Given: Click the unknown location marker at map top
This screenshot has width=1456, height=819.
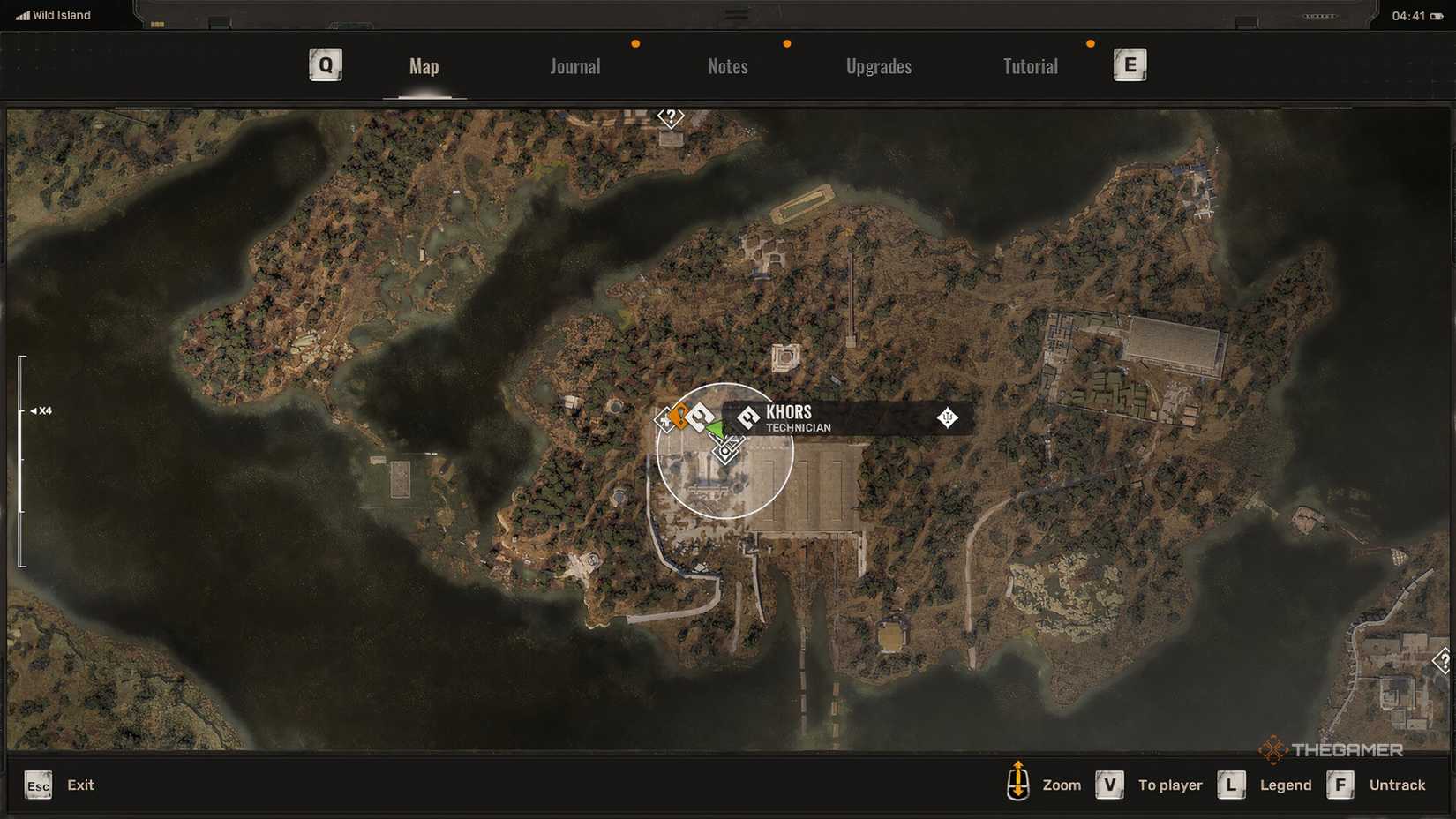Looking at the screenshot, I should pos(672,116).
